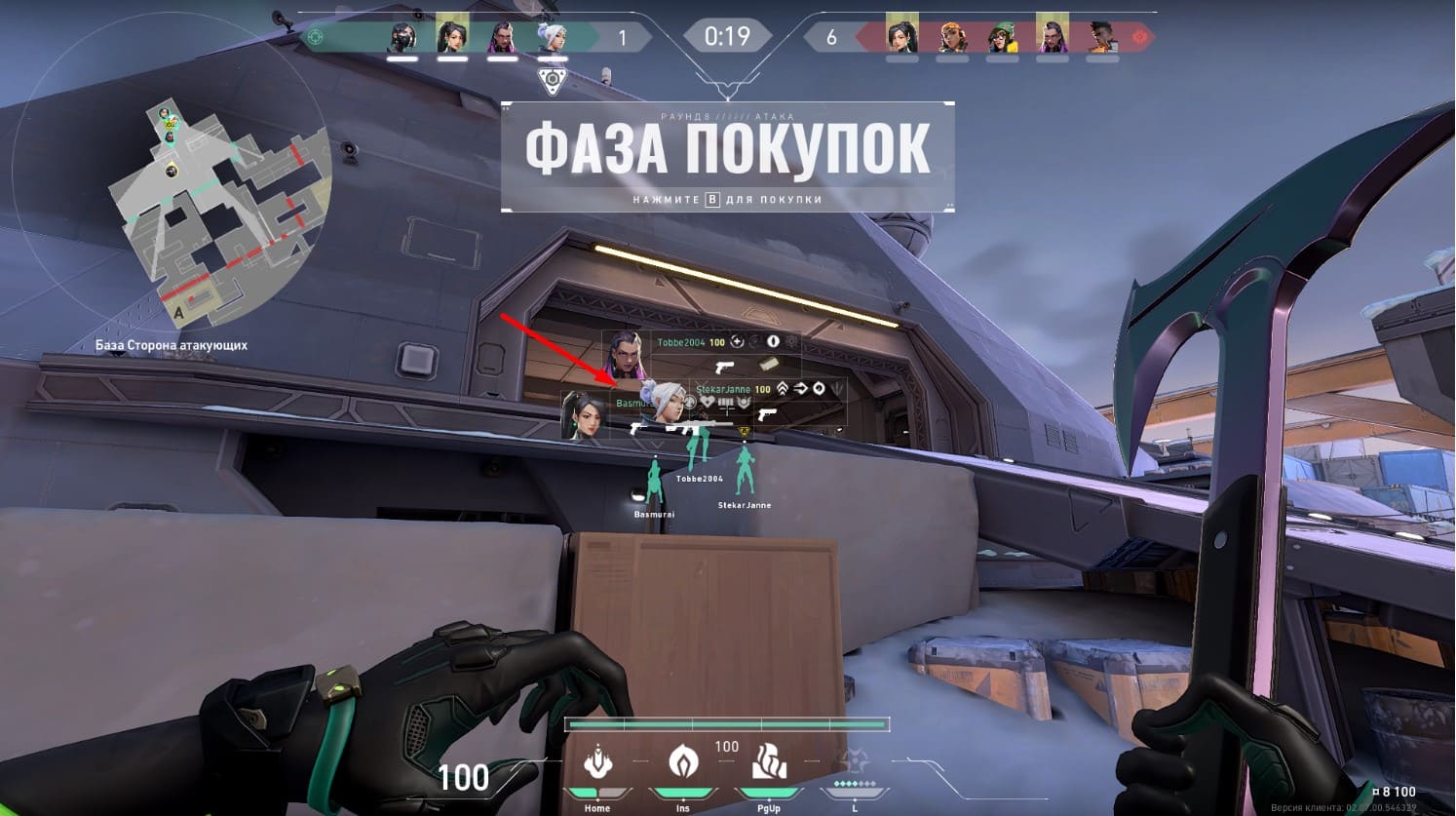Screen dimensions: 1456x816
Task: Select enemy Phoenix portrait in top bar
Action: pos(1102,37)
